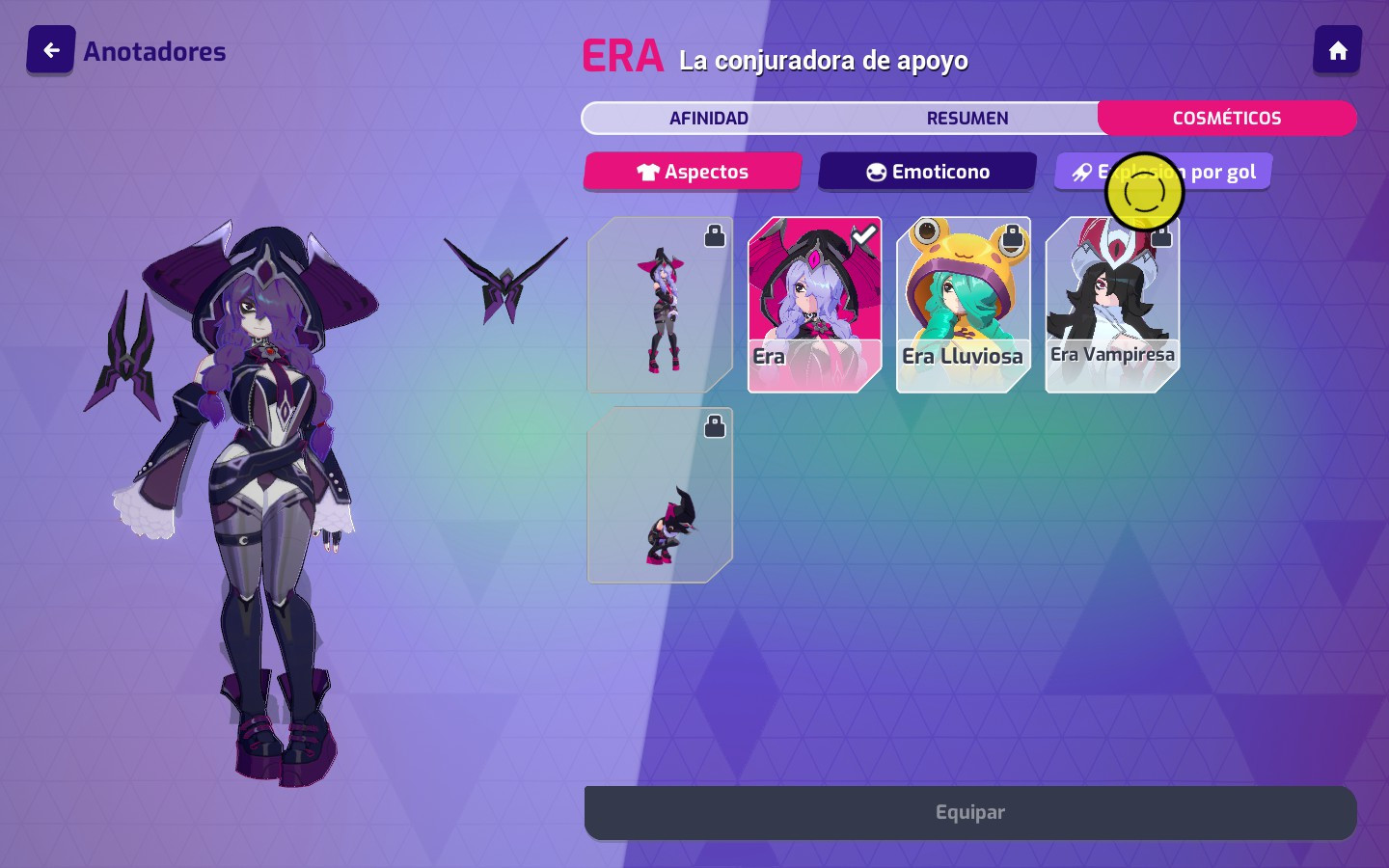
Task: Click the emoji icon on Emoticono button
Action: pyautogui.click(x=876, y=171)
